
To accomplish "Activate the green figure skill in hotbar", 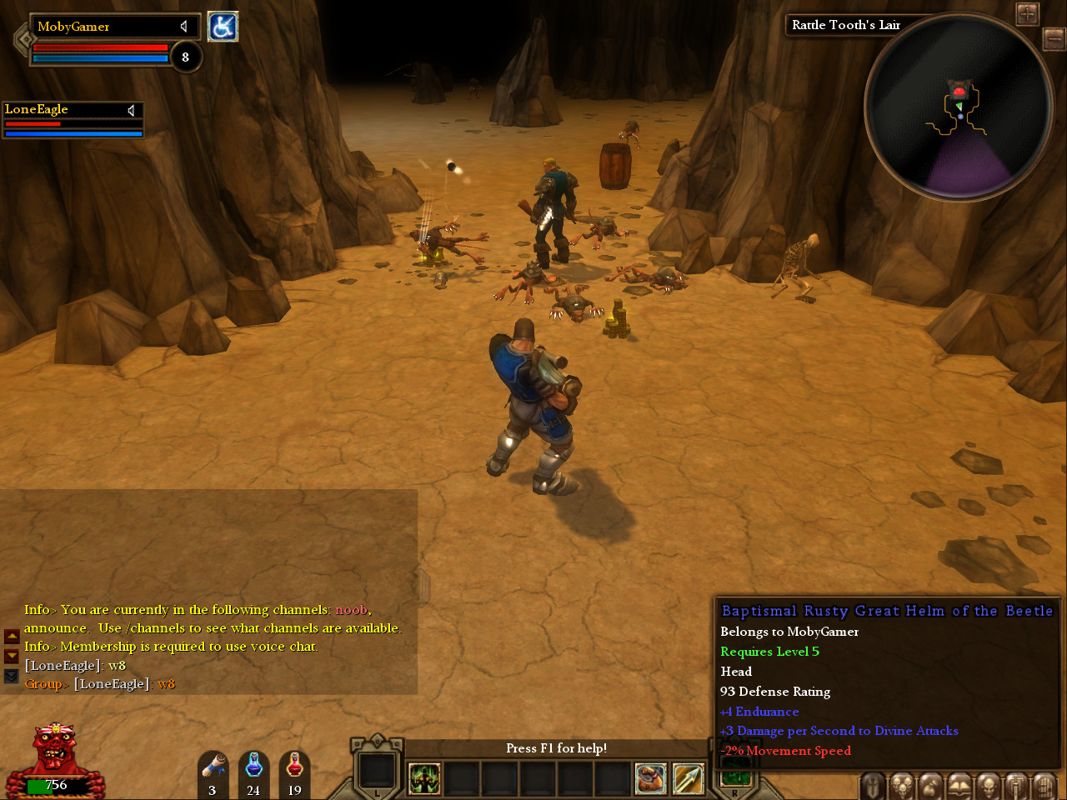I will [x=424, y=778].
